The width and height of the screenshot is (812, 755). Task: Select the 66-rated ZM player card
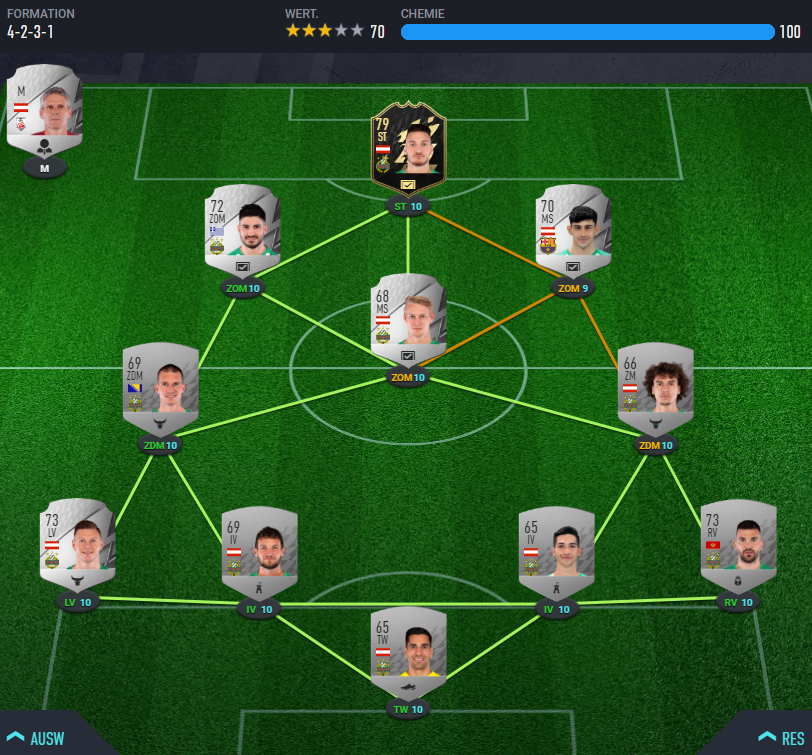(x=655, y=385)
